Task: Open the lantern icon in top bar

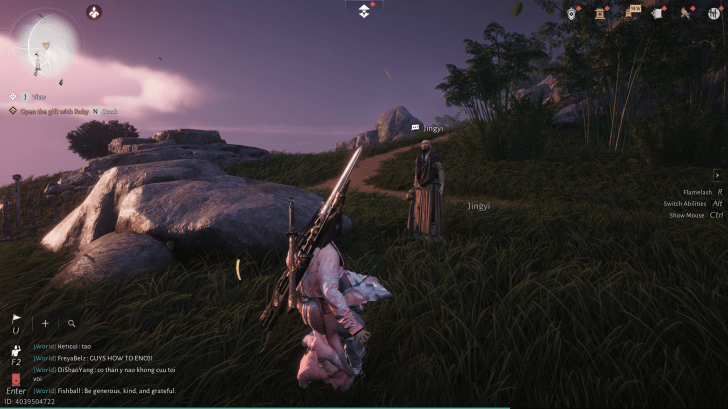Action: (x=572, y=13)
